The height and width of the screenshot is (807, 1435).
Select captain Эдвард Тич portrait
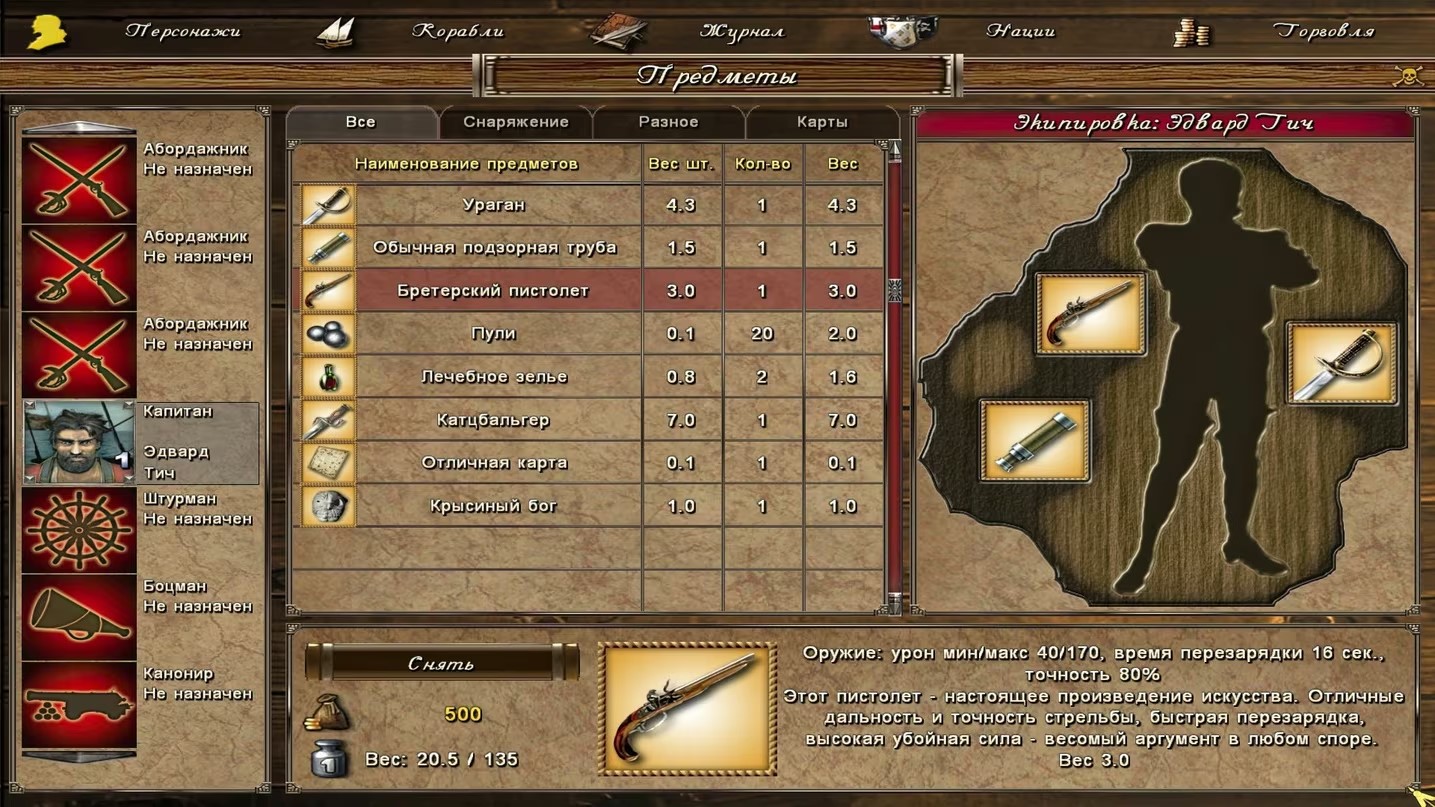pyautogui.click(x=79, y=442)
